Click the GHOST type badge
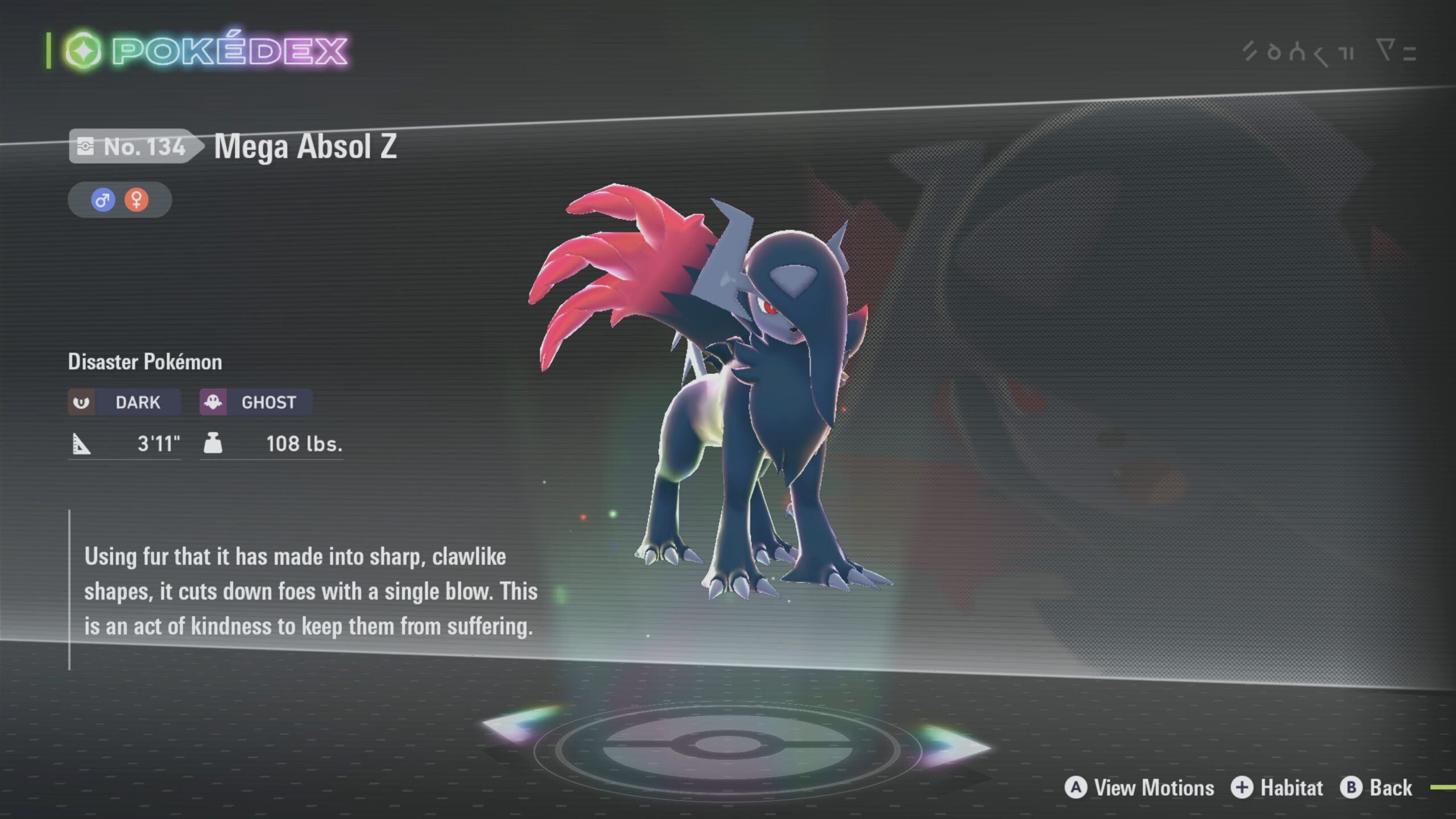Screen dimensions: 1456x819 (x=255, y=403)
